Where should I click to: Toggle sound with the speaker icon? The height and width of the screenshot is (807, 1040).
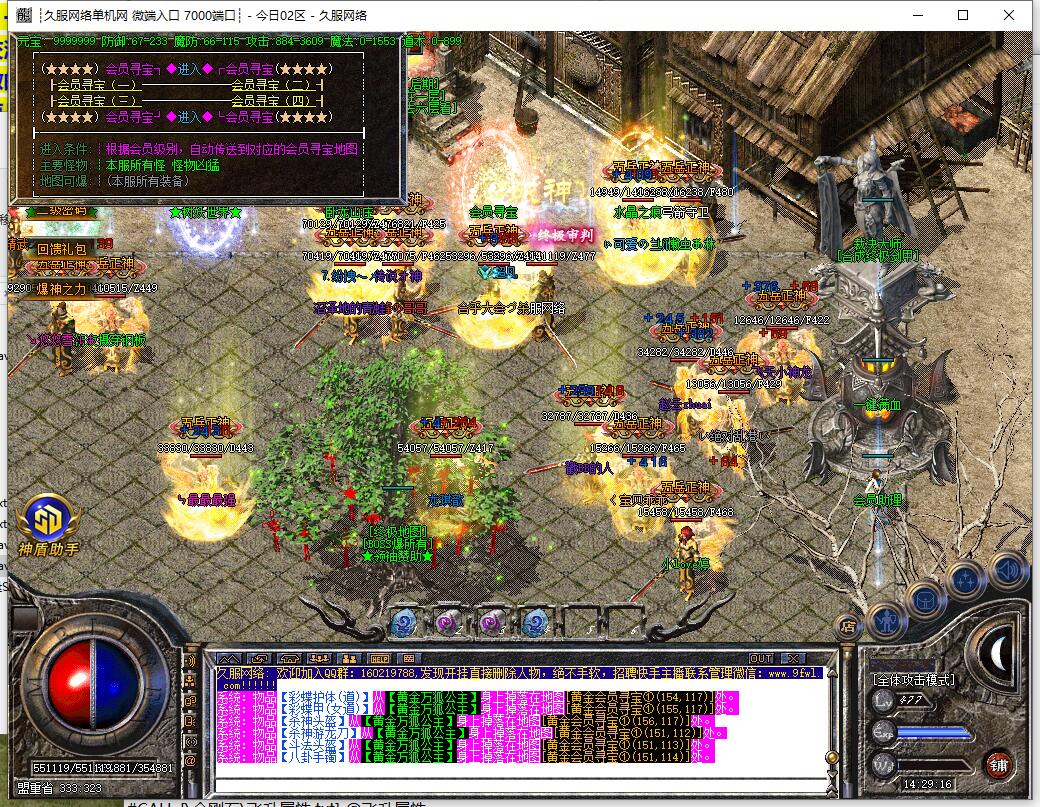1006,570
